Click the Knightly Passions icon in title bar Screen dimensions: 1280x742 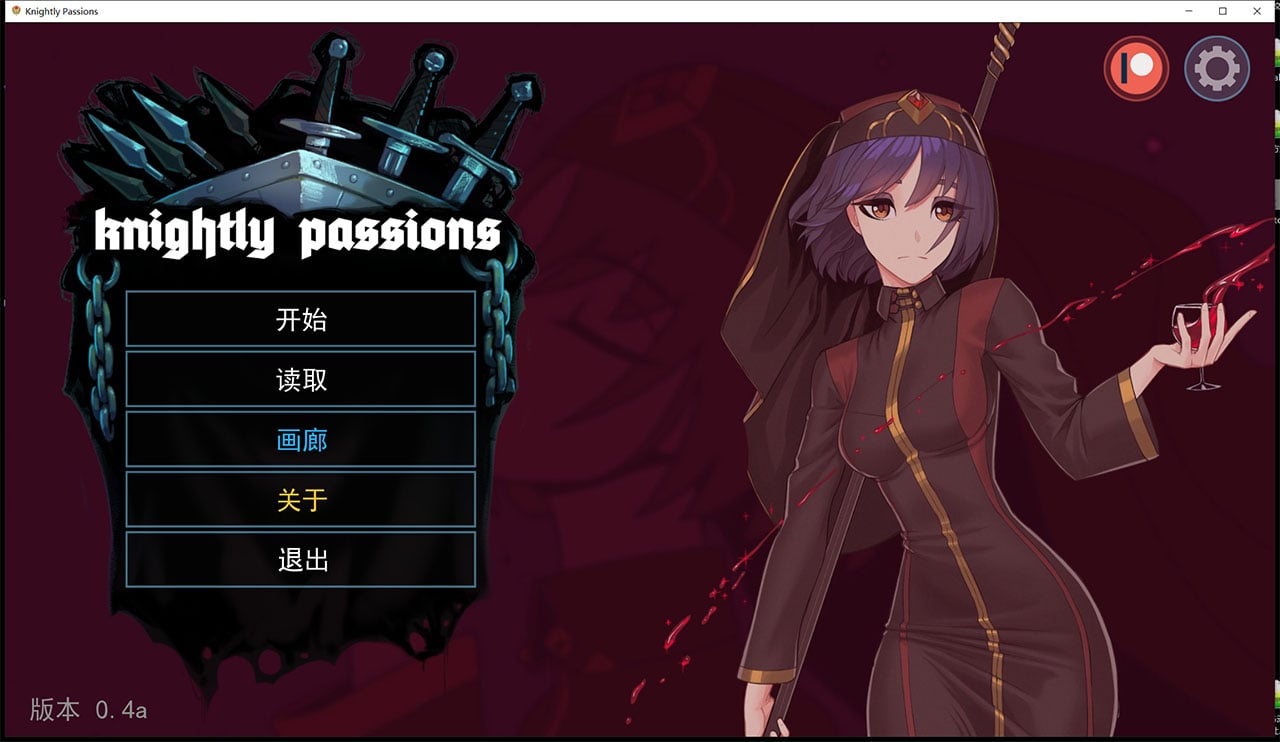coord(14,11)
